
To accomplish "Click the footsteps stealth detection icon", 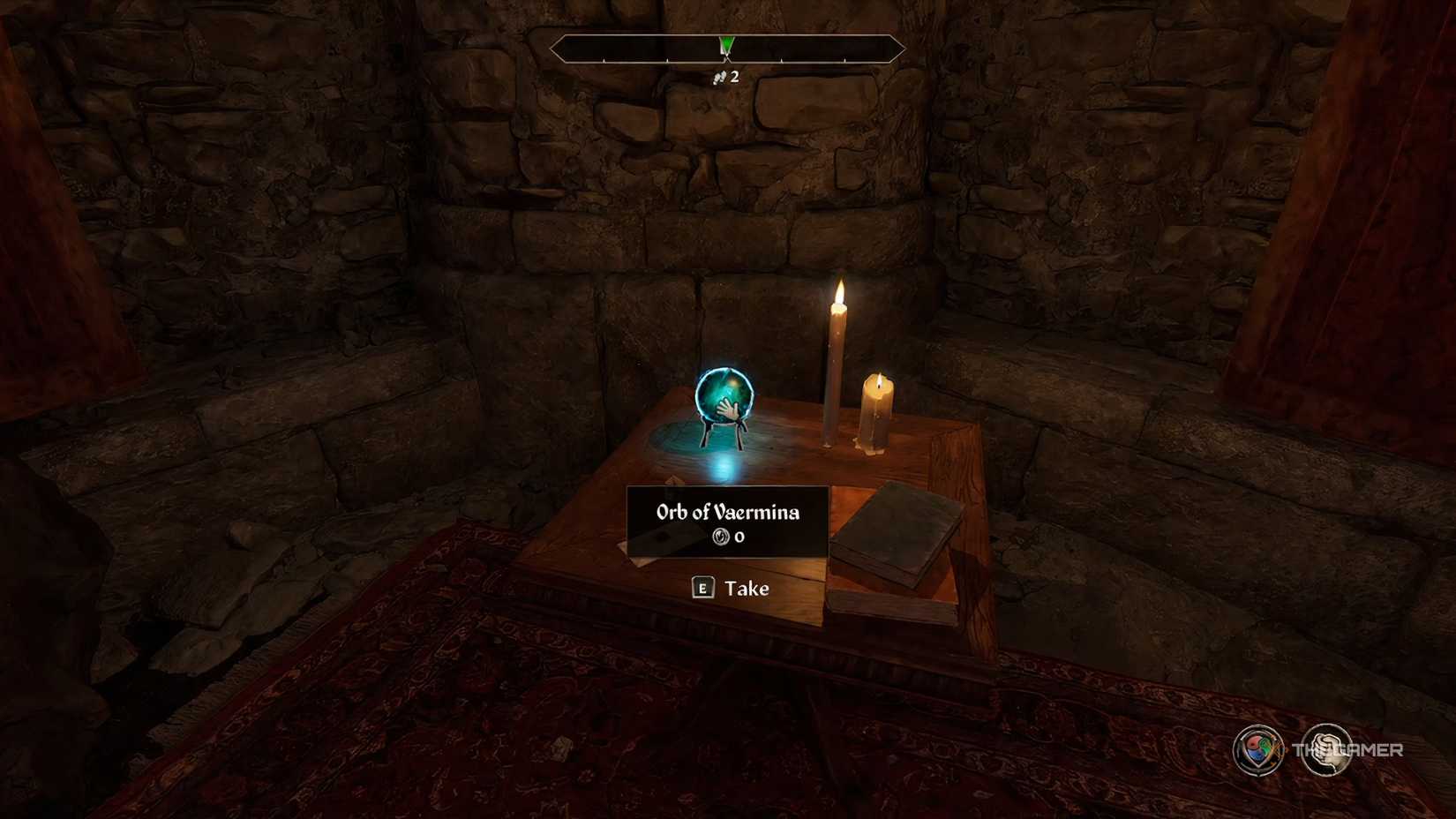I will click(x=720, y=77).
